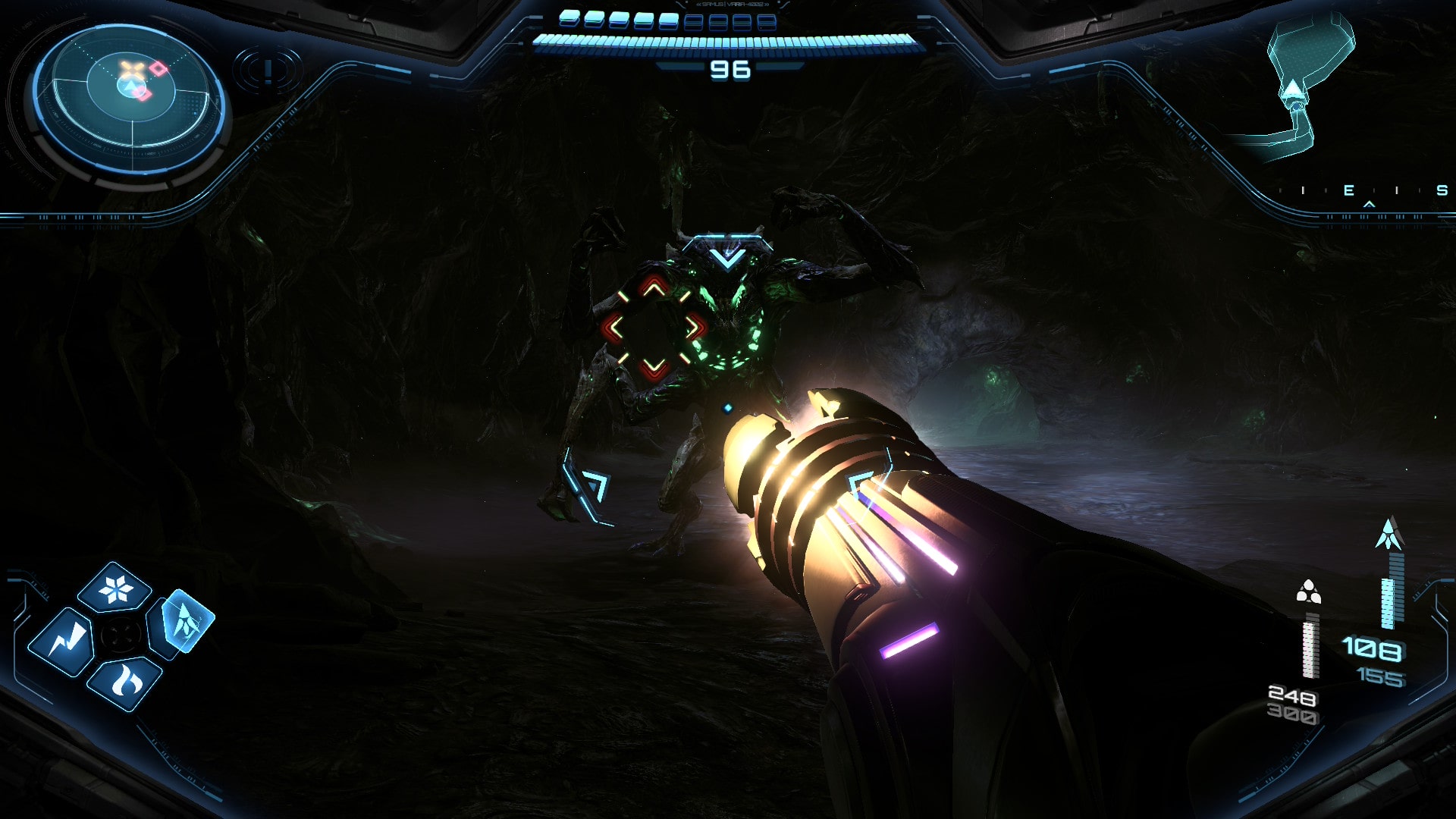Activate the flame shot icon

pyautogui.click(x=125, y=682)
